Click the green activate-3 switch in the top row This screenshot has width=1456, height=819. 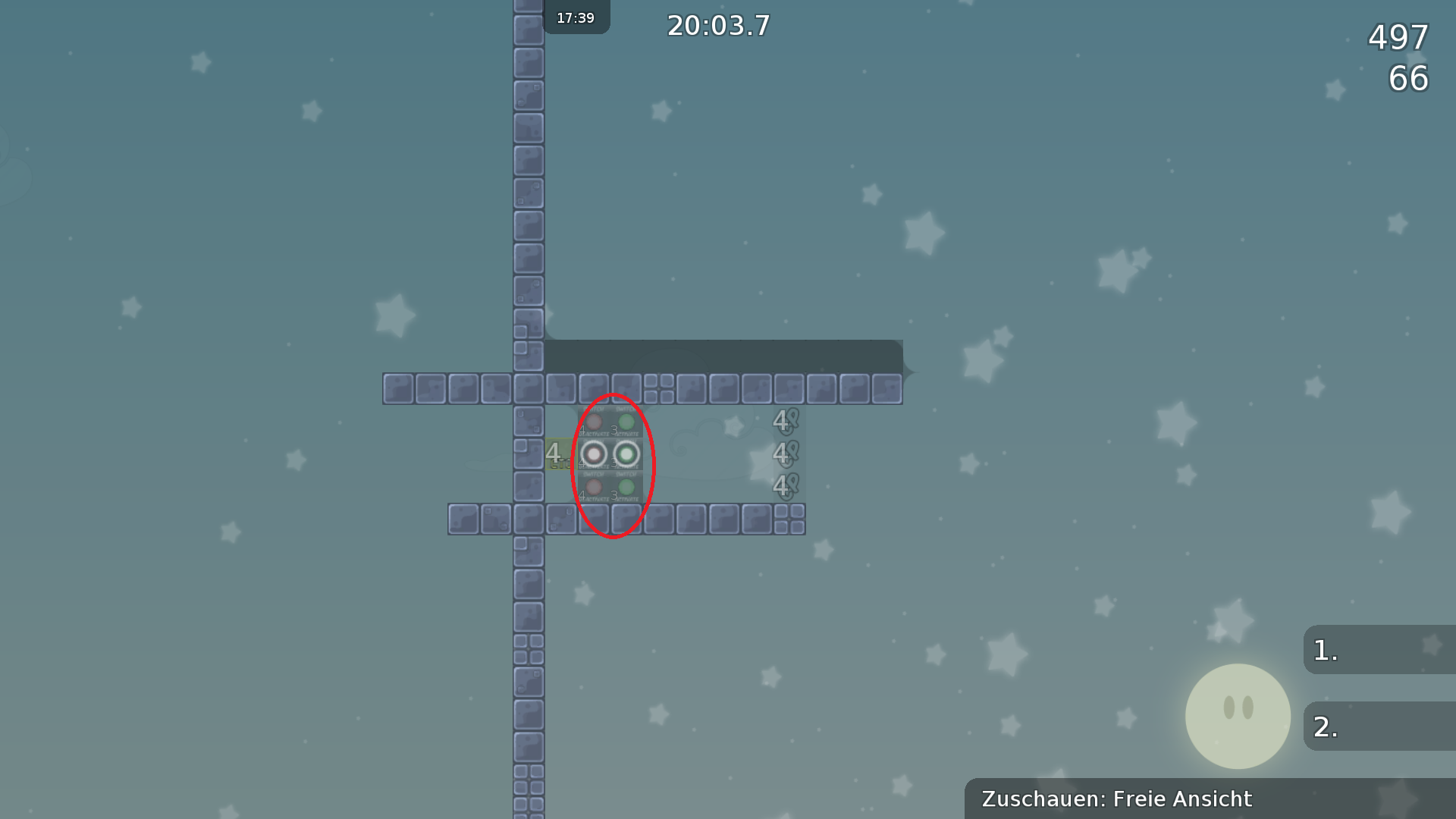tap(626, 422)
